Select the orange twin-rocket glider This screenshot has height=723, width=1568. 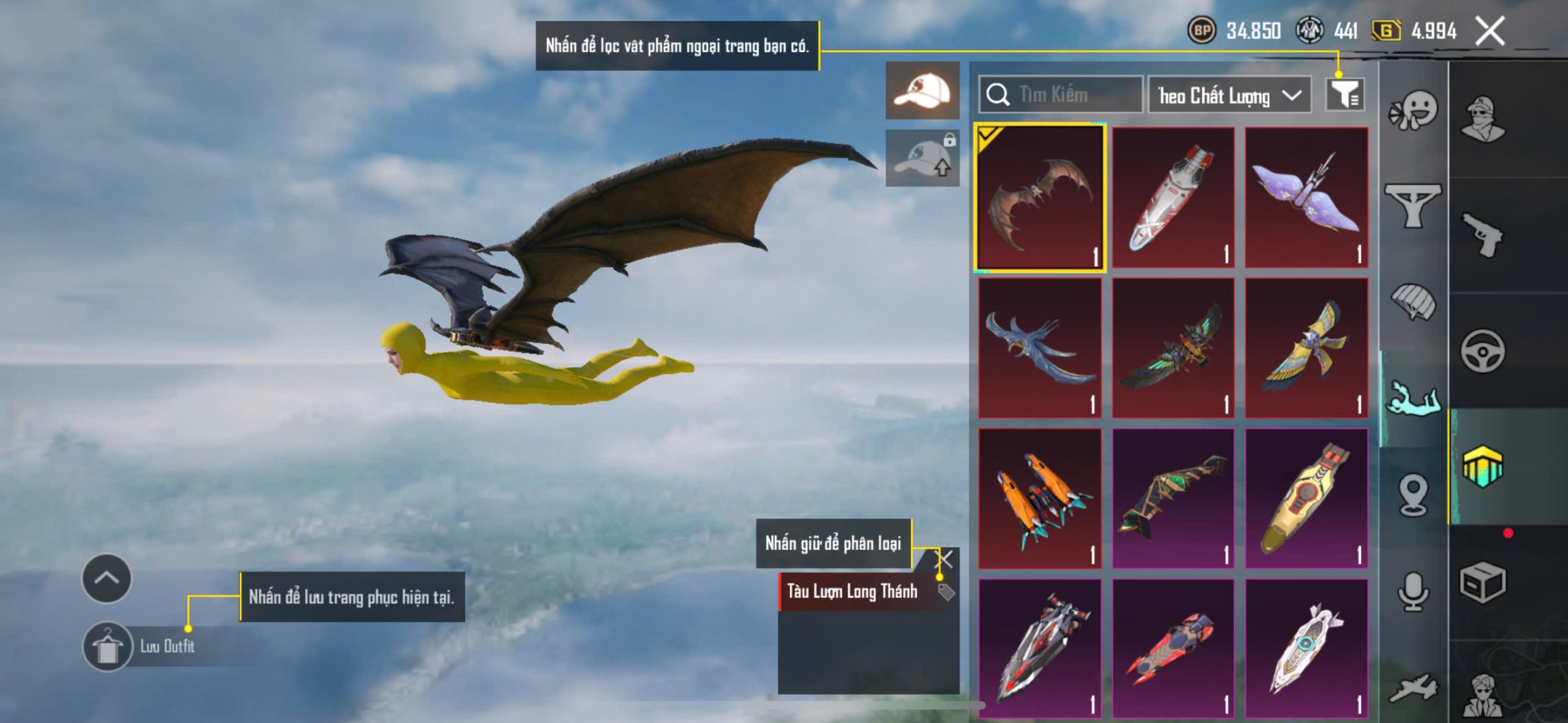point(1040,498)
